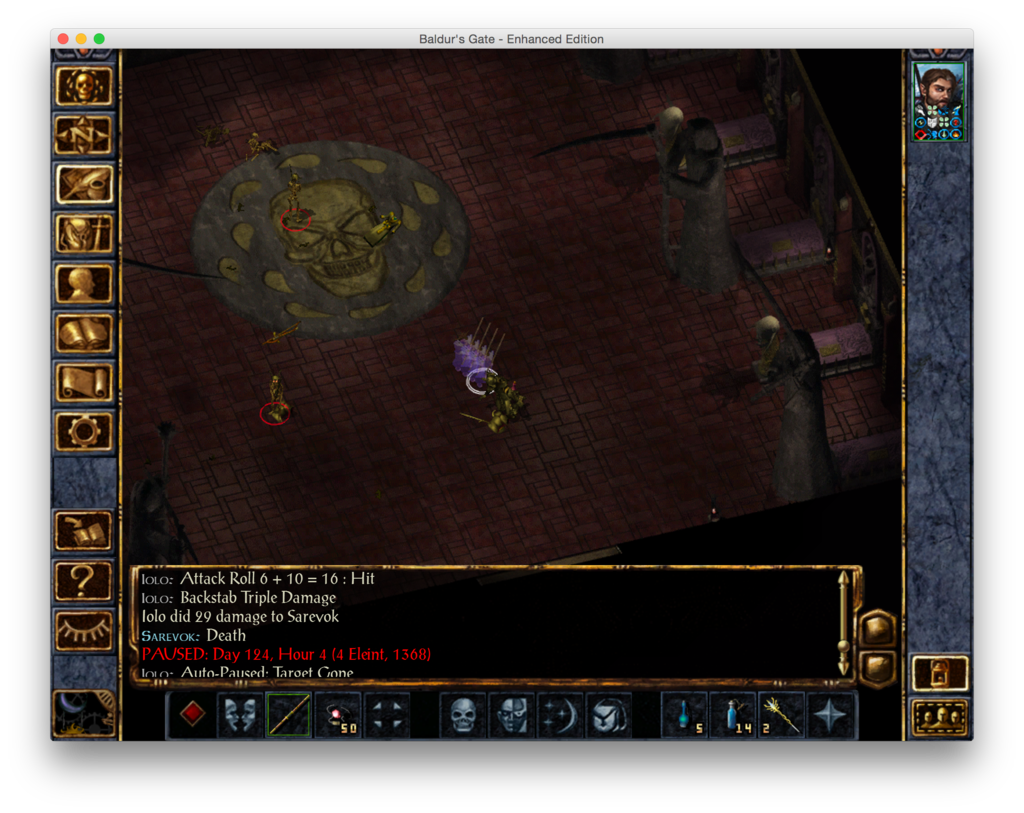
Task: Open the skull return-to-game button
Action: click(x=84, y=86)
